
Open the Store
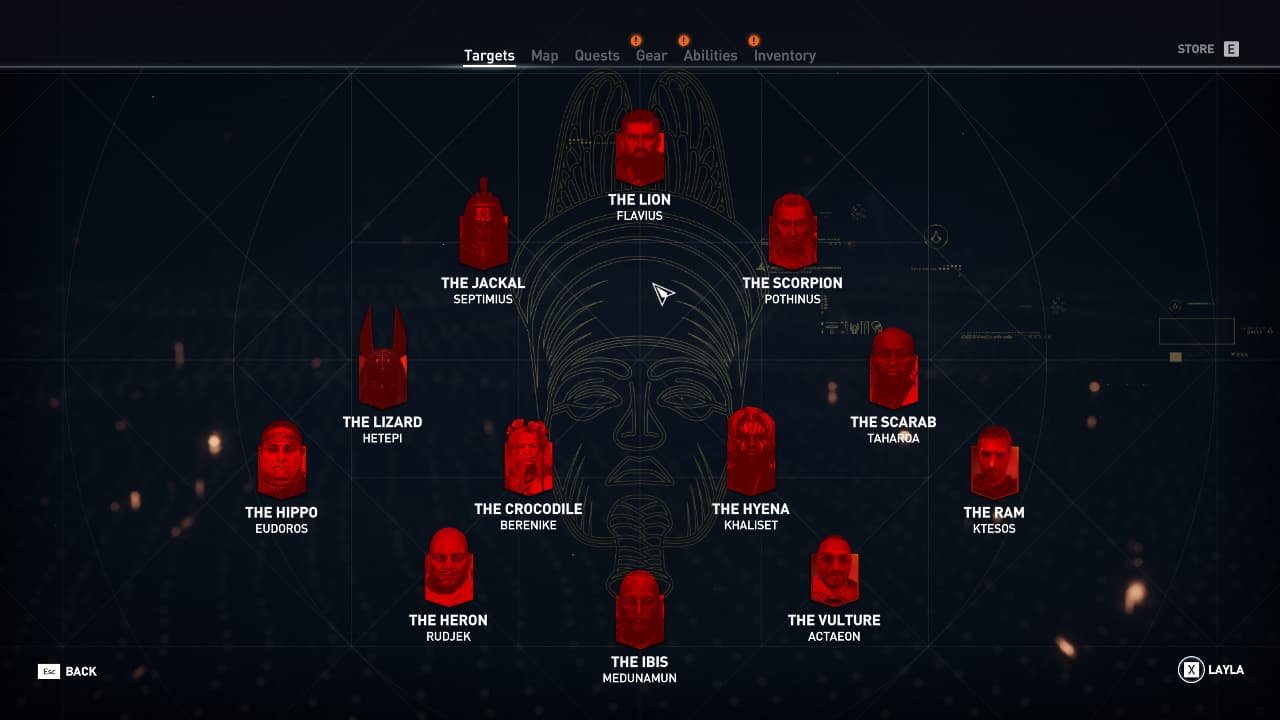point(1208,49)
